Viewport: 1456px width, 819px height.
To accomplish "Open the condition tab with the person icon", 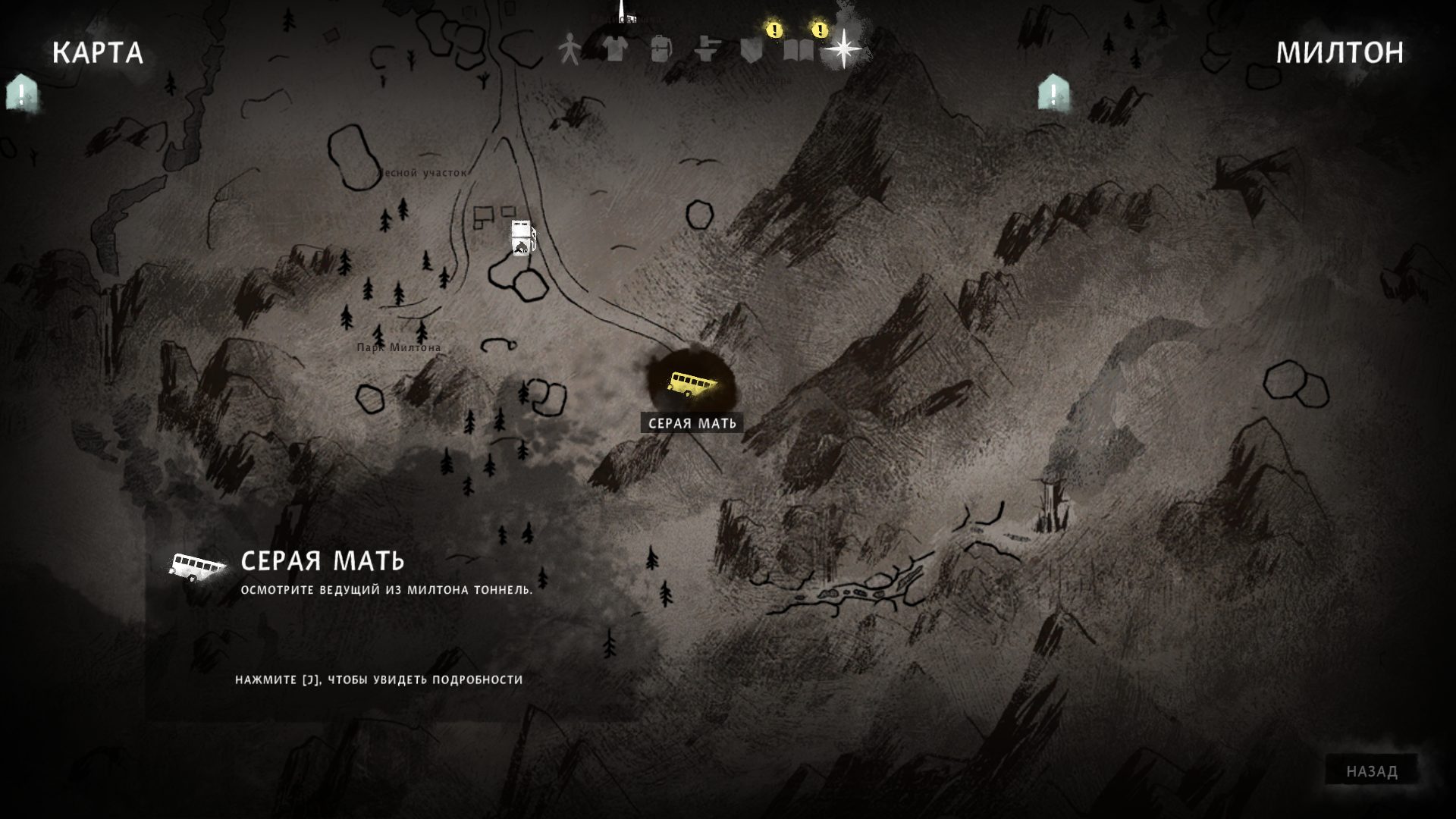I will [x=568, y=50].
